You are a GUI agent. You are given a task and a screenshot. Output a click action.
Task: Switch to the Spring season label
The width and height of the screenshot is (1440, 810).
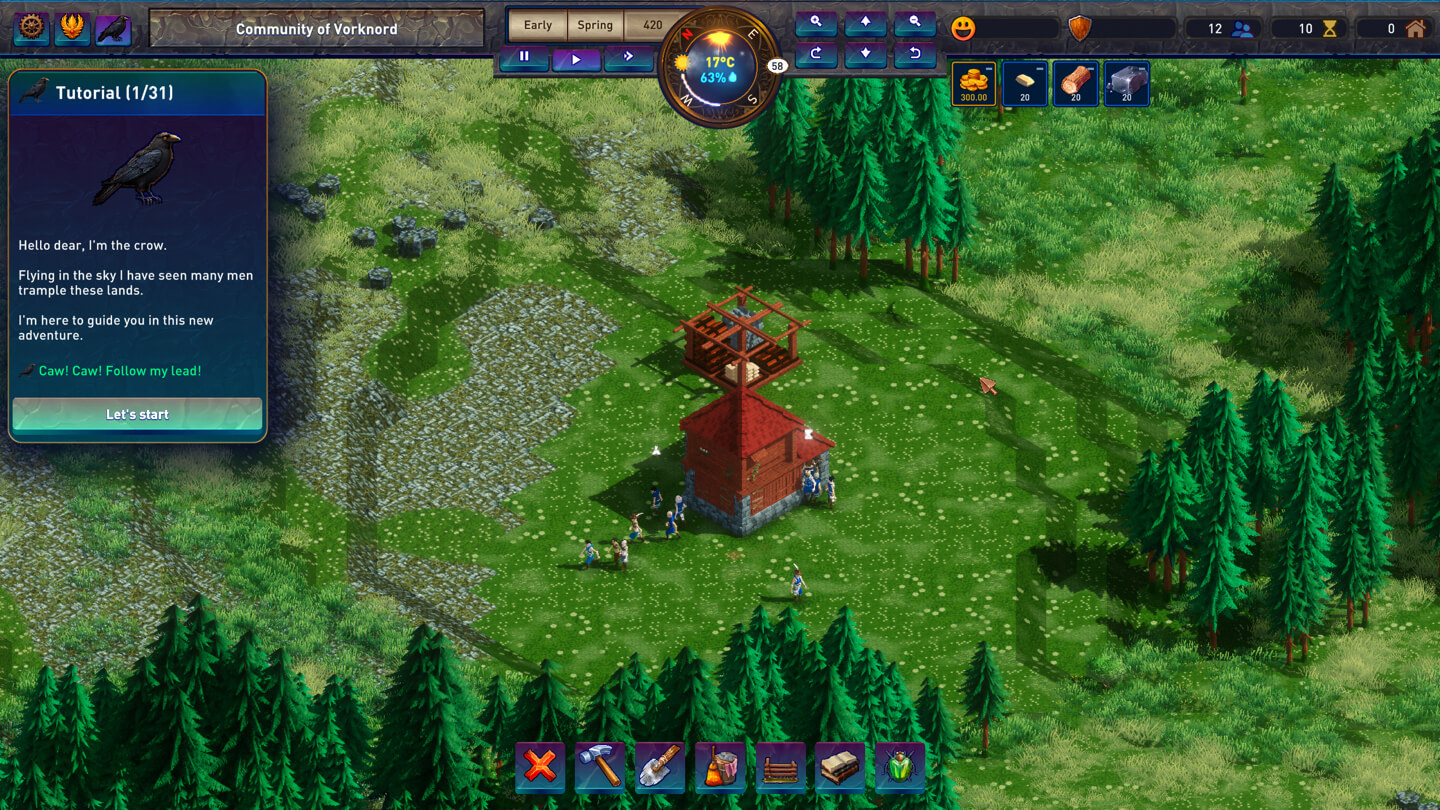(594, 24)
